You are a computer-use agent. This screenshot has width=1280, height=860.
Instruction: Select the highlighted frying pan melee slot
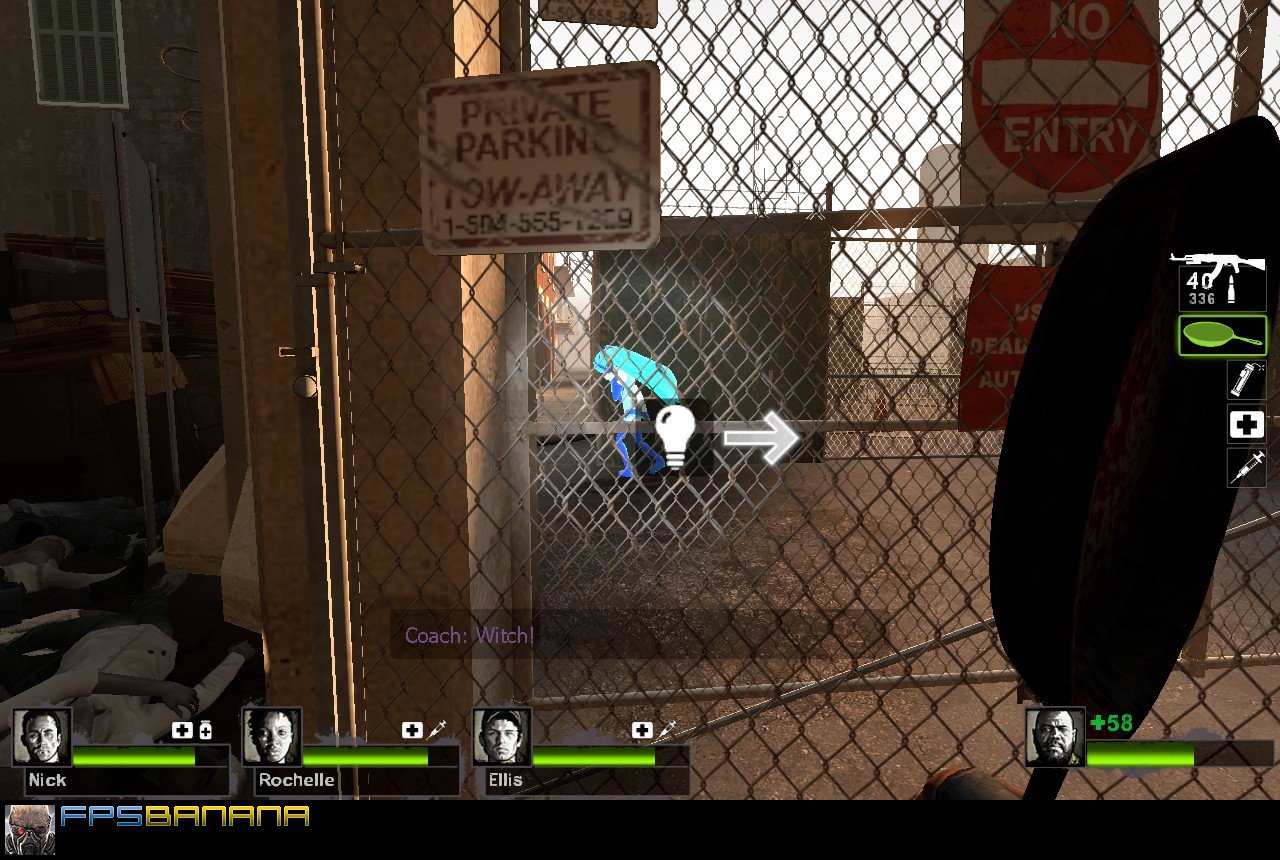(1222, 336)
